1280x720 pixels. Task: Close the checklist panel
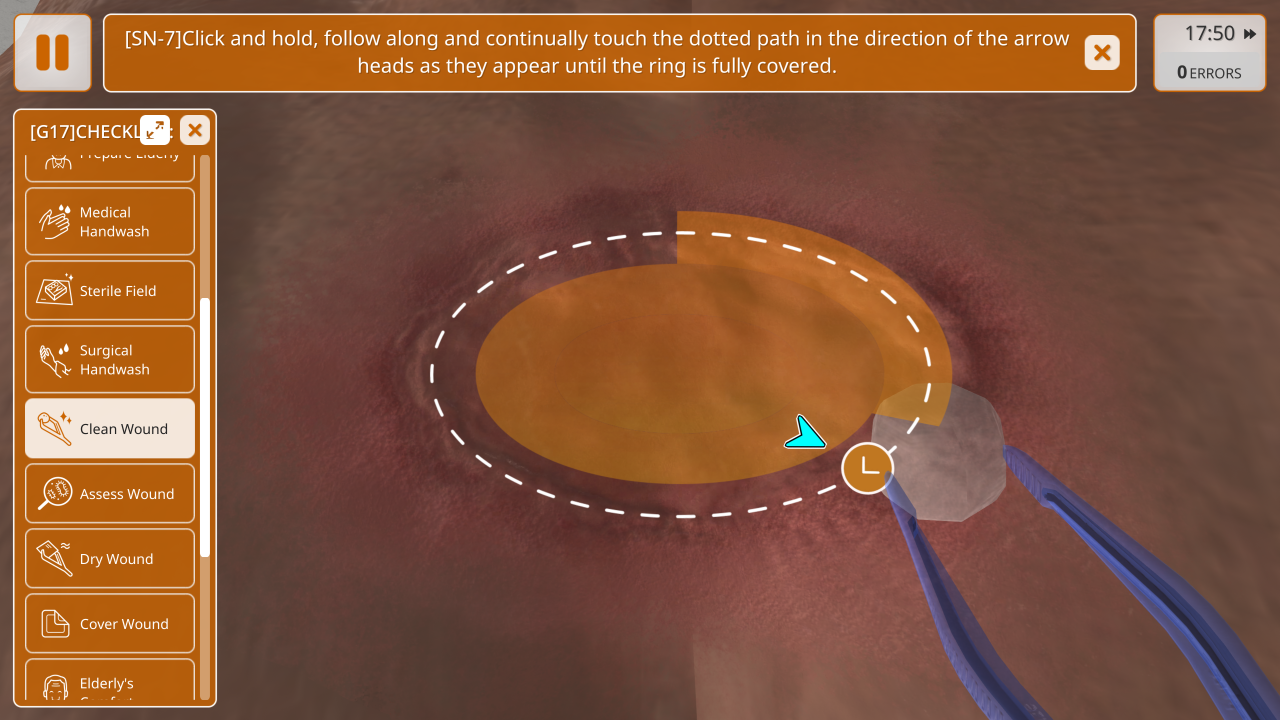(x=195, y=130)
